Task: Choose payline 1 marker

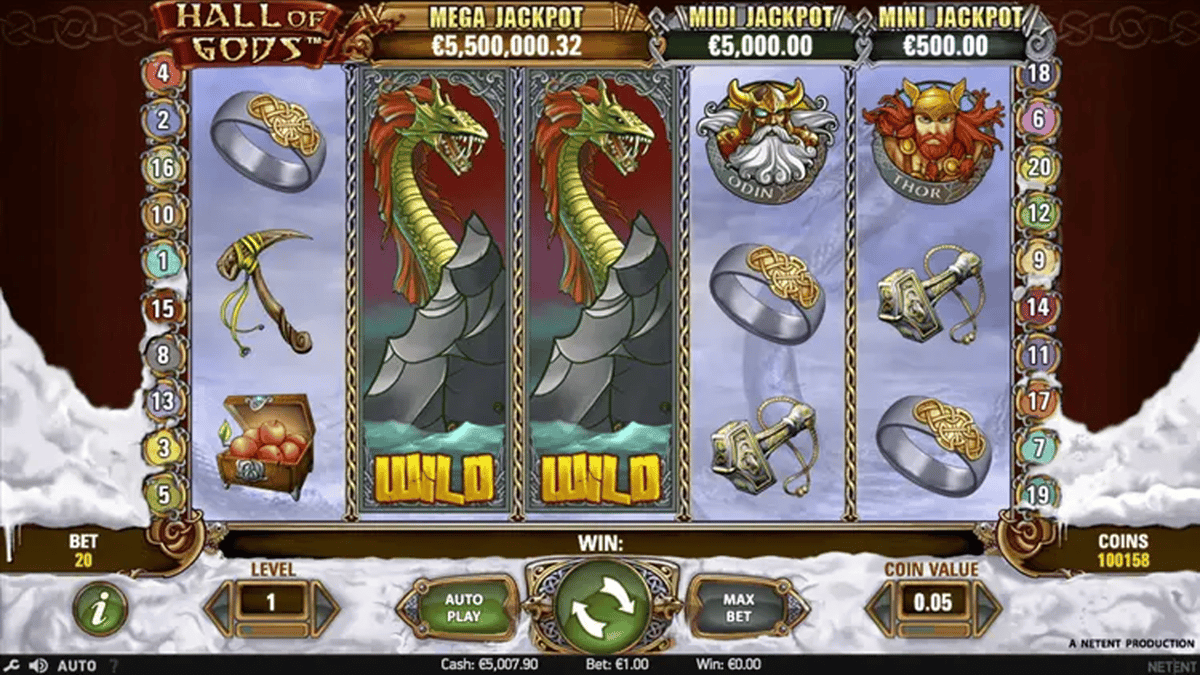Action: coord(163,261)
